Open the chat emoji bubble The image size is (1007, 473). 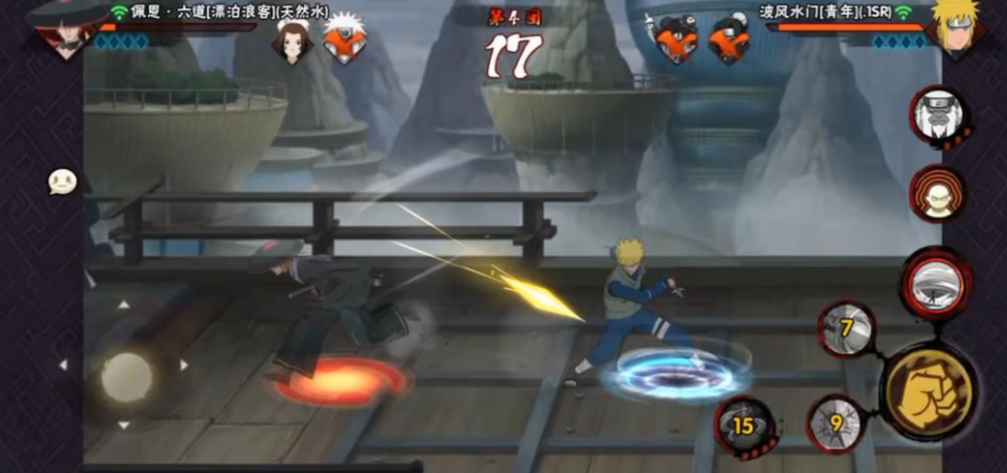(62, 181)
